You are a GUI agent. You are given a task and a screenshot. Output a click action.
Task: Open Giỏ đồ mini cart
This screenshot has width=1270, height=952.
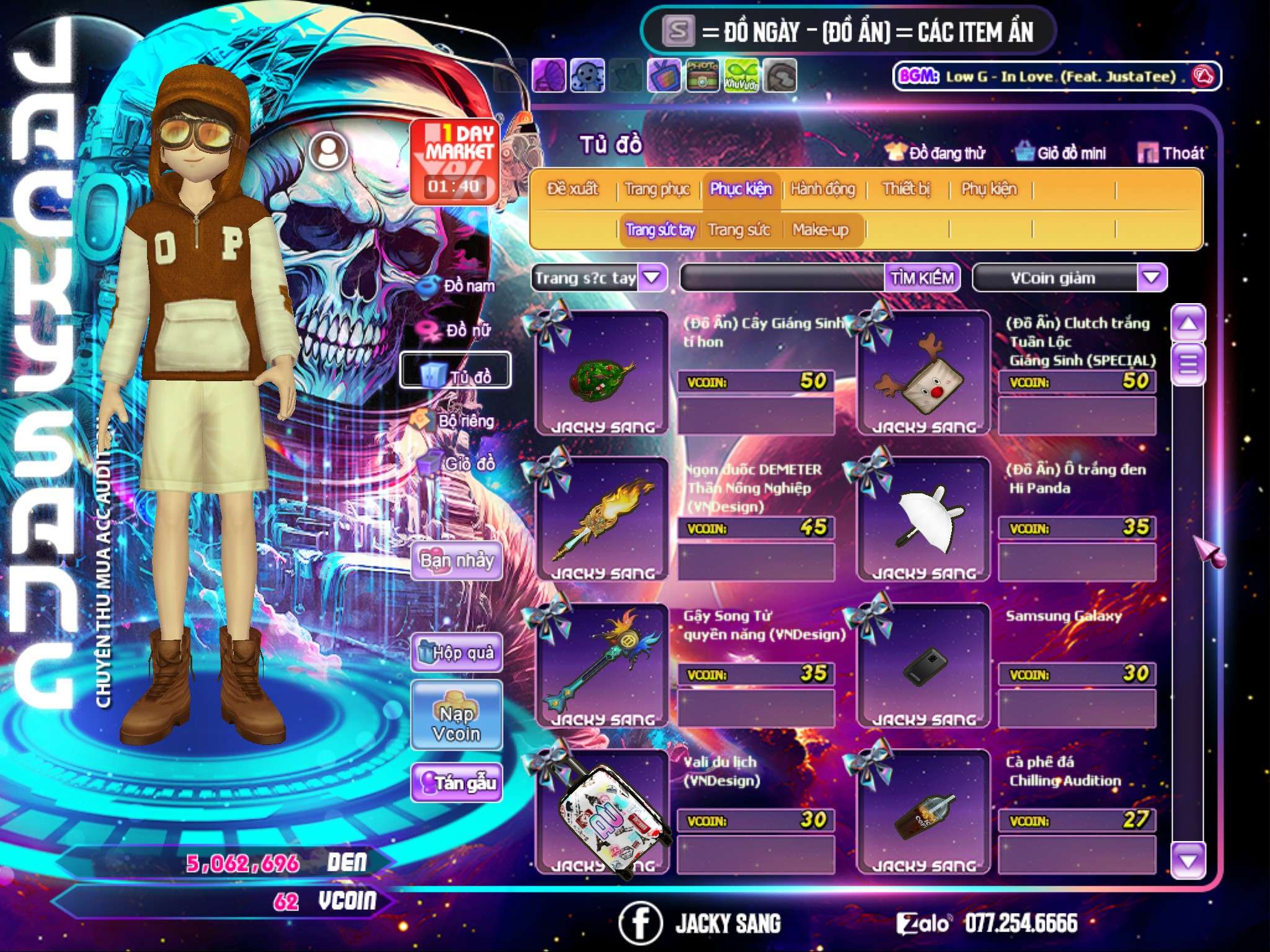(1061, 153)
